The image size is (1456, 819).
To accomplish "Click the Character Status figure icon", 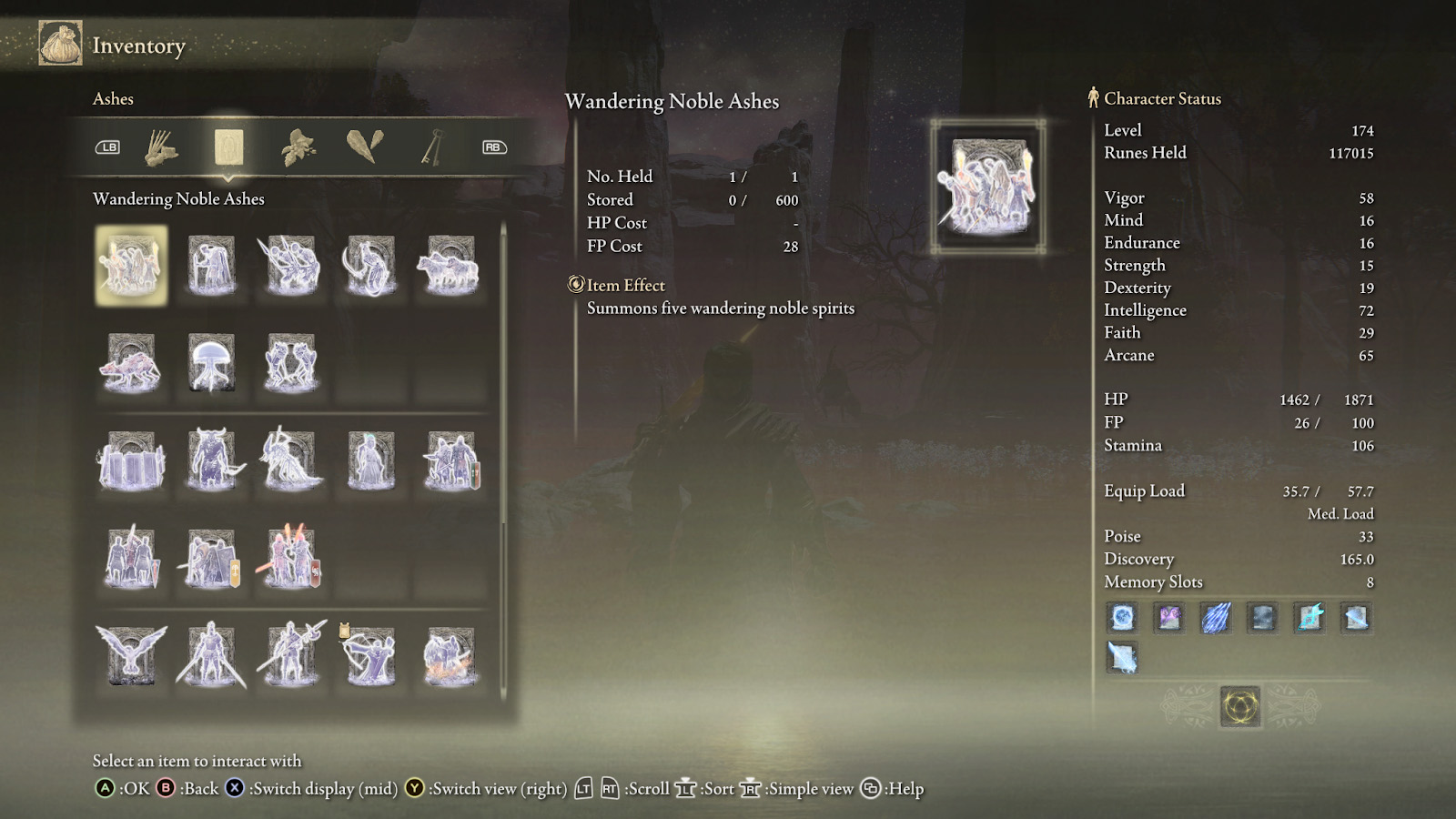I will pyautogui.click(x=1091, y=97).
